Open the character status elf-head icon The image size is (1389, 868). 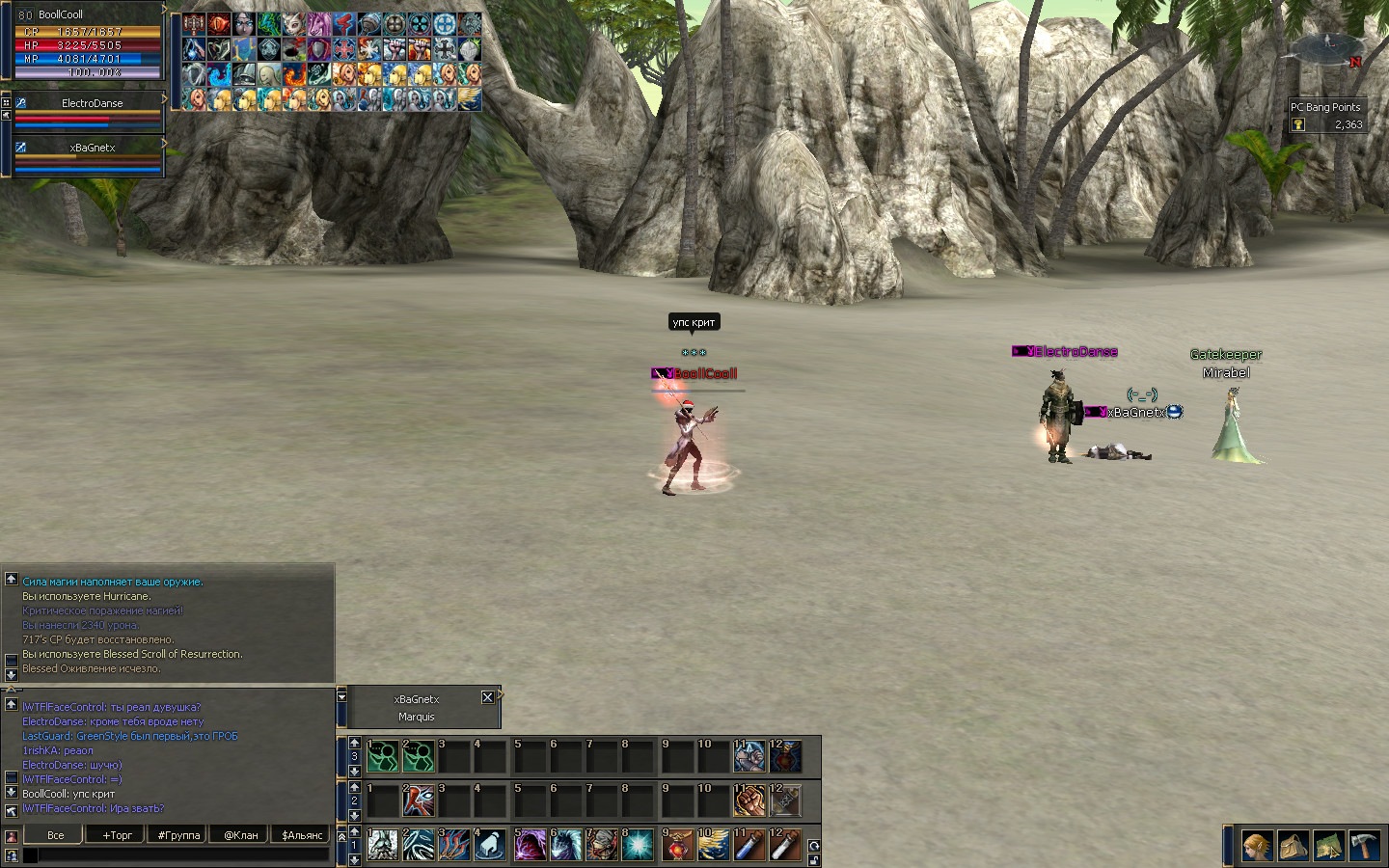1256,846
